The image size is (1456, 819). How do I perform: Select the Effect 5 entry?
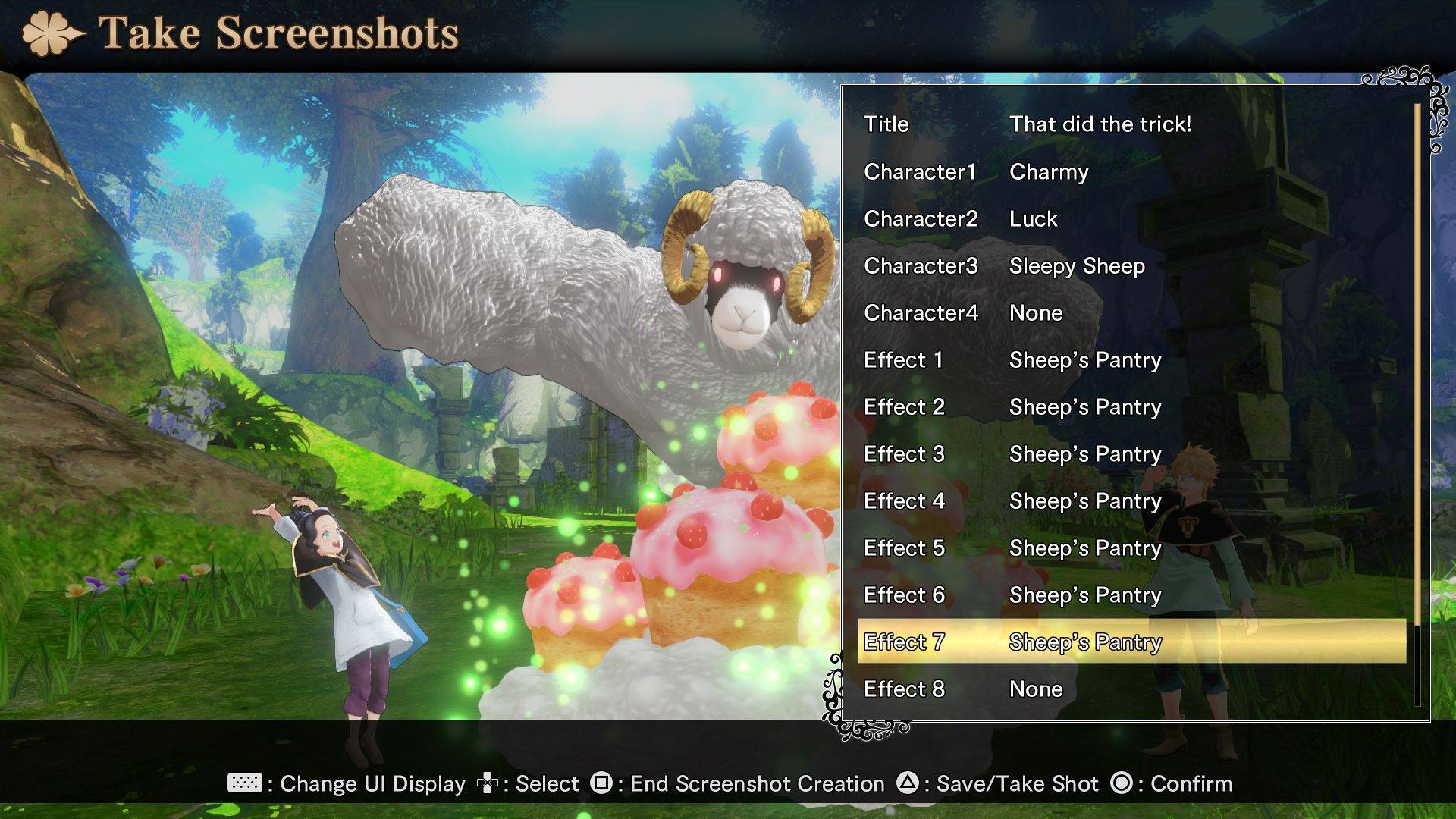coord(1130,548)
